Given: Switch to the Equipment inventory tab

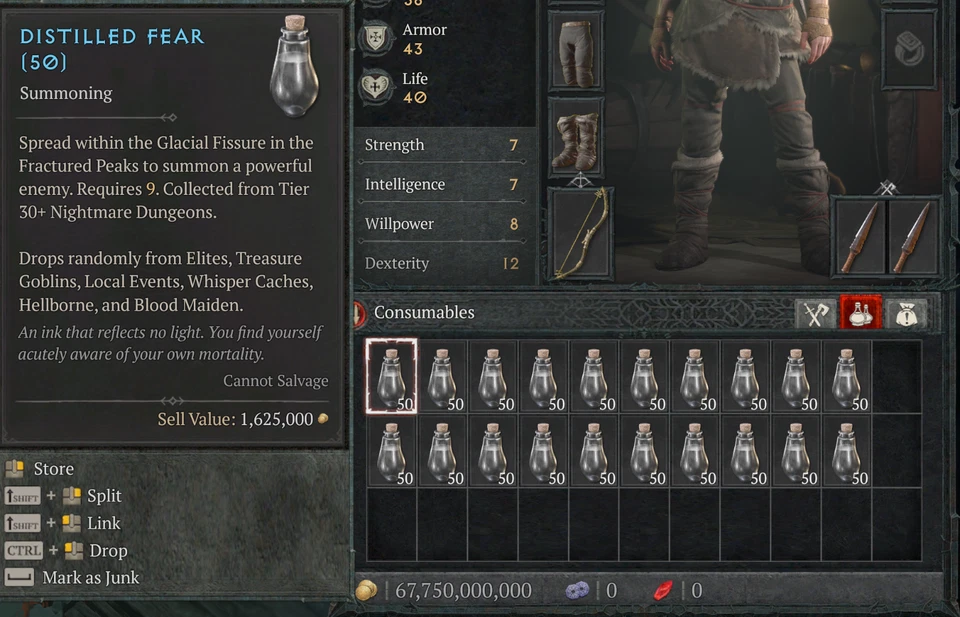Looking at the screenshot, I should (x=815, y=314).
